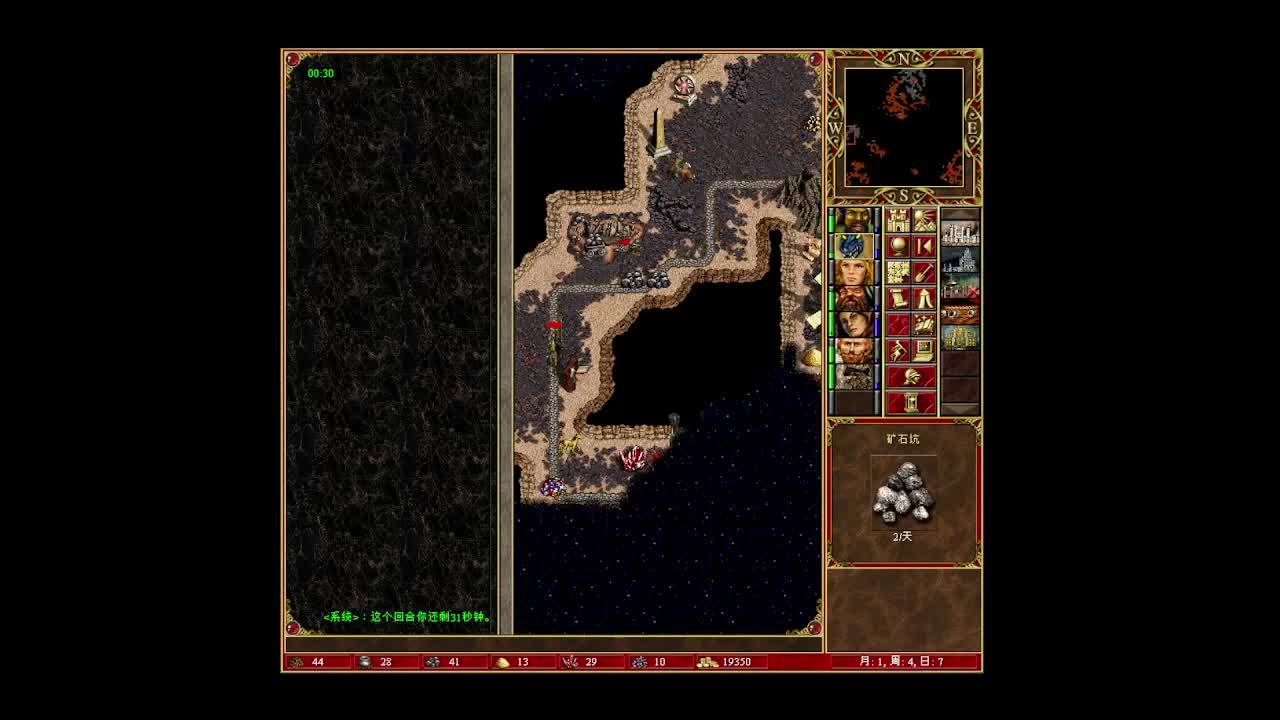Select the brown-haired woman hero portrait
Screen dimensions: 1280x720
854,324
